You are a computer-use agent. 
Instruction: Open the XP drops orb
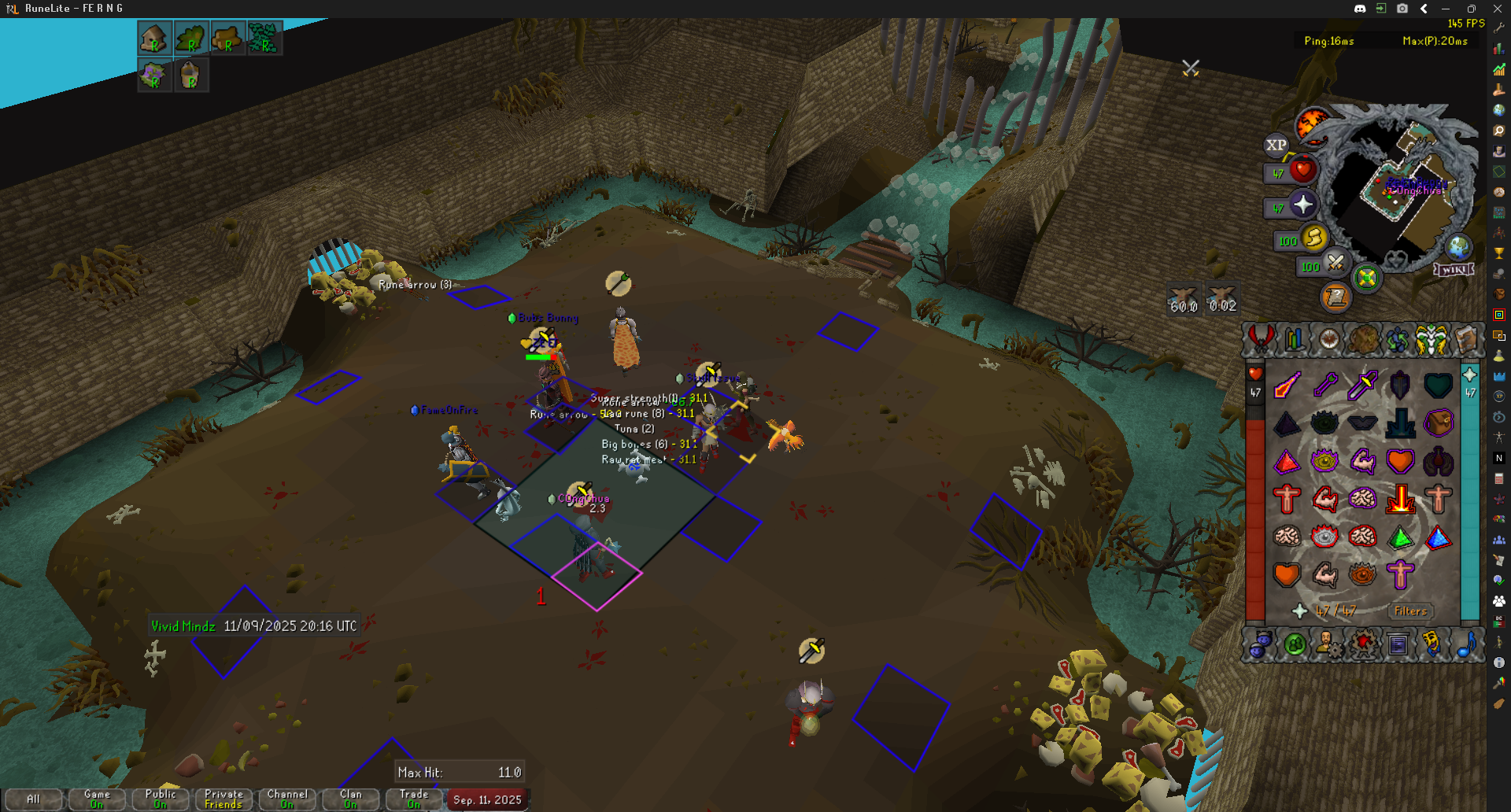pos(1276,145)
